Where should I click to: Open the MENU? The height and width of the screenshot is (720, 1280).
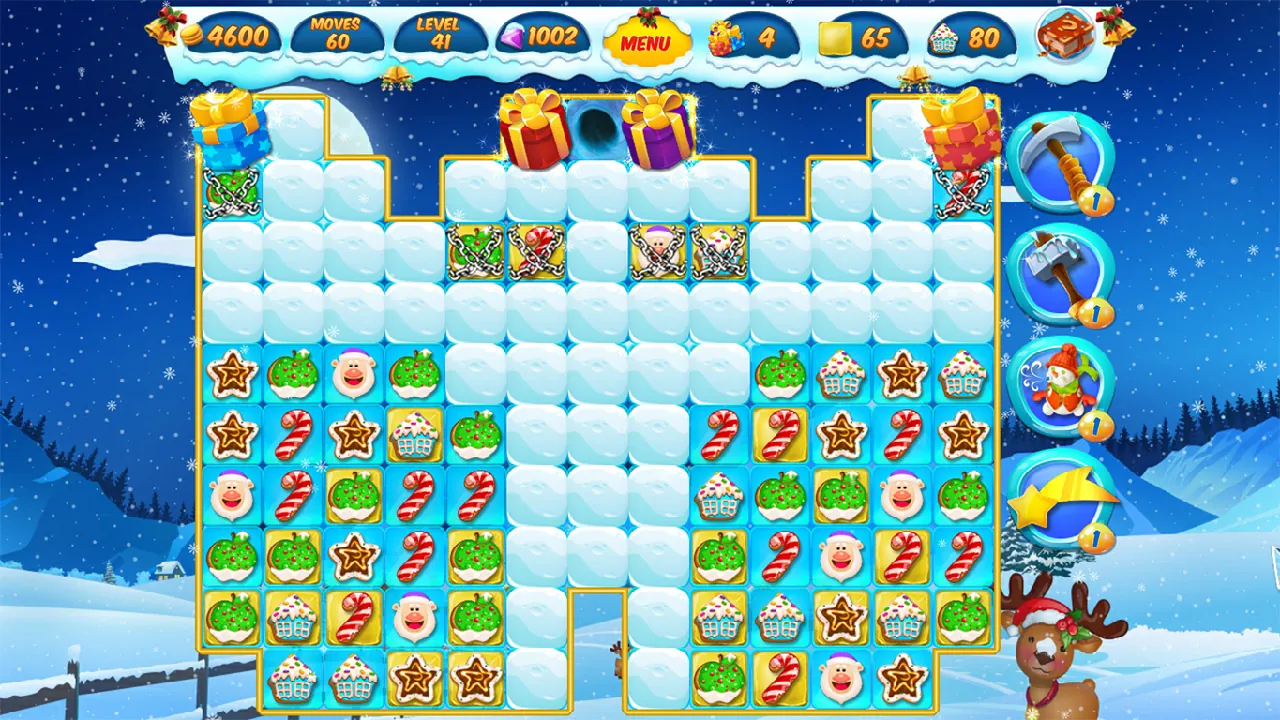pyautogui.click(x=646, y=42)
